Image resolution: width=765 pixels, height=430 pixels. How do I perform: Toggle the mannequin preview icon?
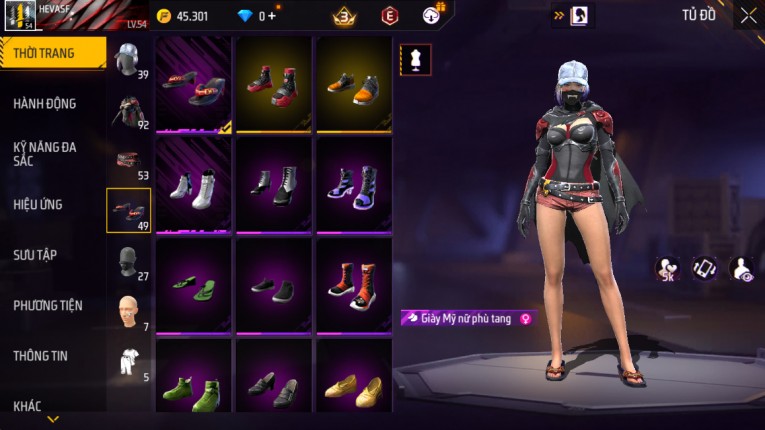pos(416,59)
